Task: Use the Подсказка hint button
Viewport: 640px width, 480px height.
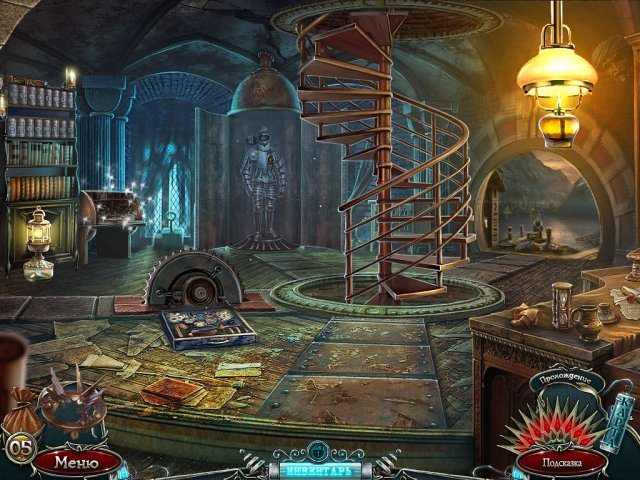Action: click(x=561, y=462)
